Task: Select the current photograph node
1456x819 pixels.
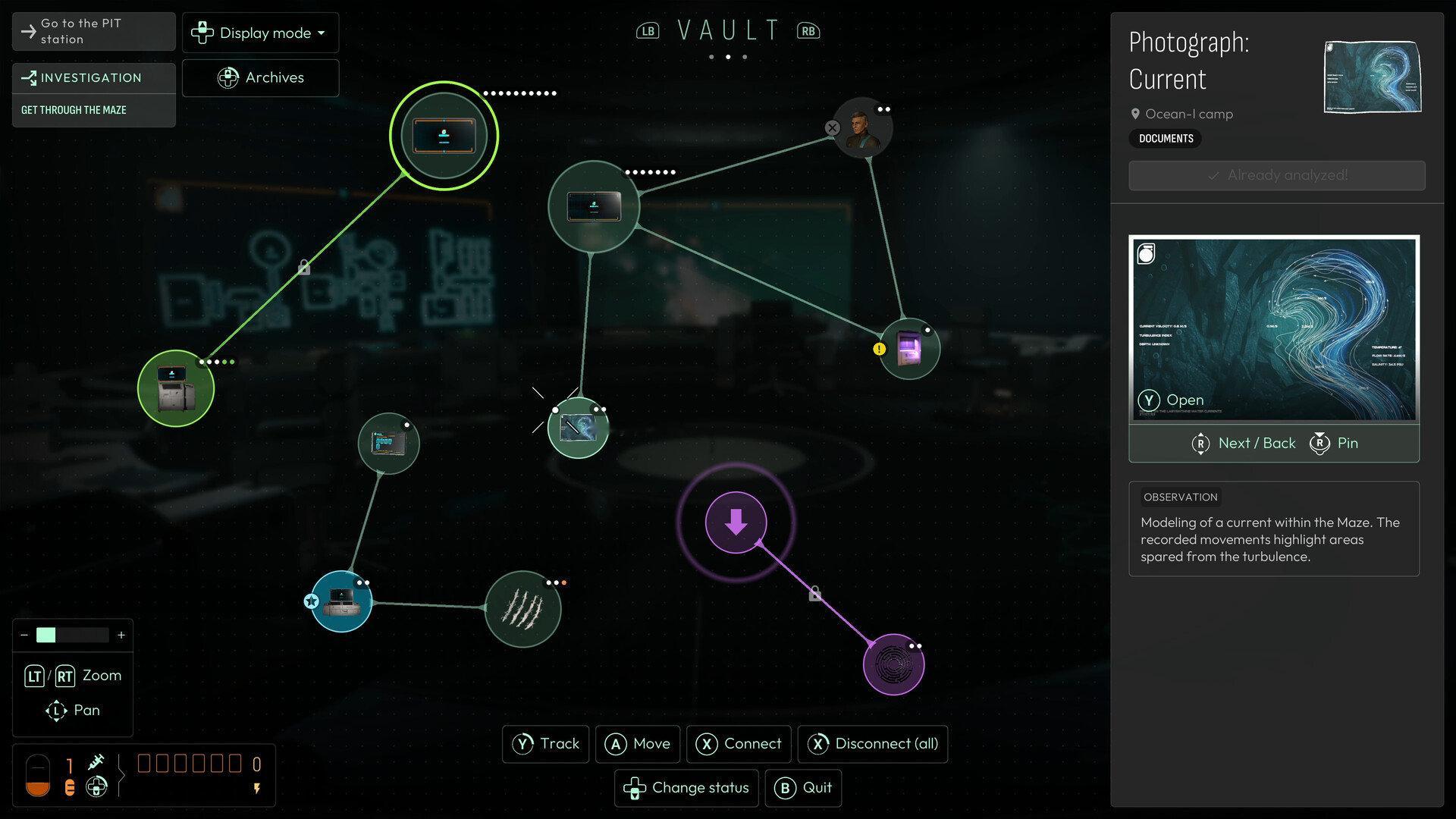Action: coord(578,428)
